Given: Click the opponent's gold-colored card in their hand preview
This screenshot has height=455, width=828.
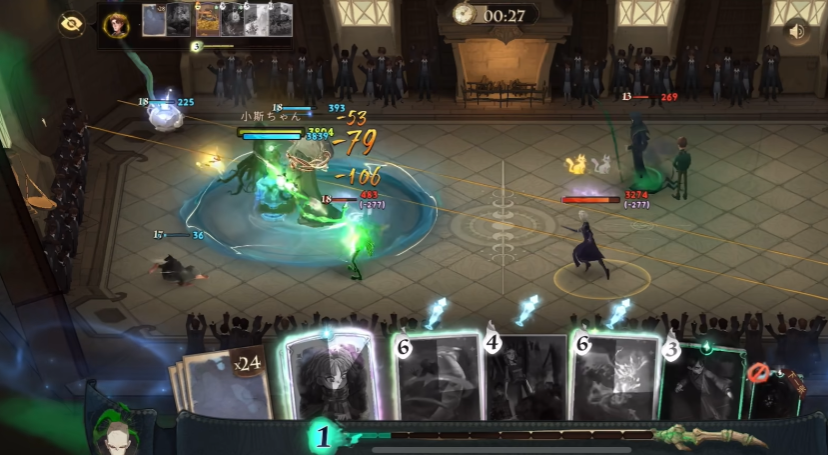Looking at the screenshot, I should coord(205,21).
